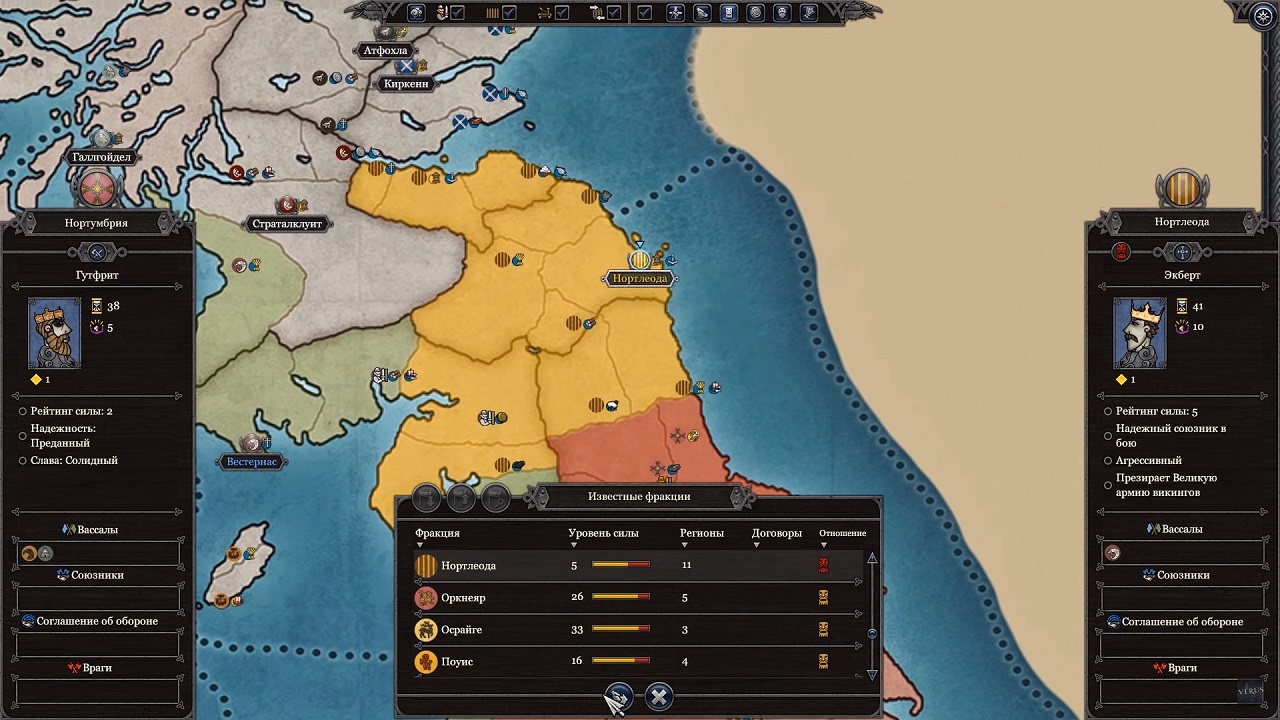The height and width of the screenshot is (720, 1280).
Task: Click Экберт's crowned leader portrait
Action: 1139,332
